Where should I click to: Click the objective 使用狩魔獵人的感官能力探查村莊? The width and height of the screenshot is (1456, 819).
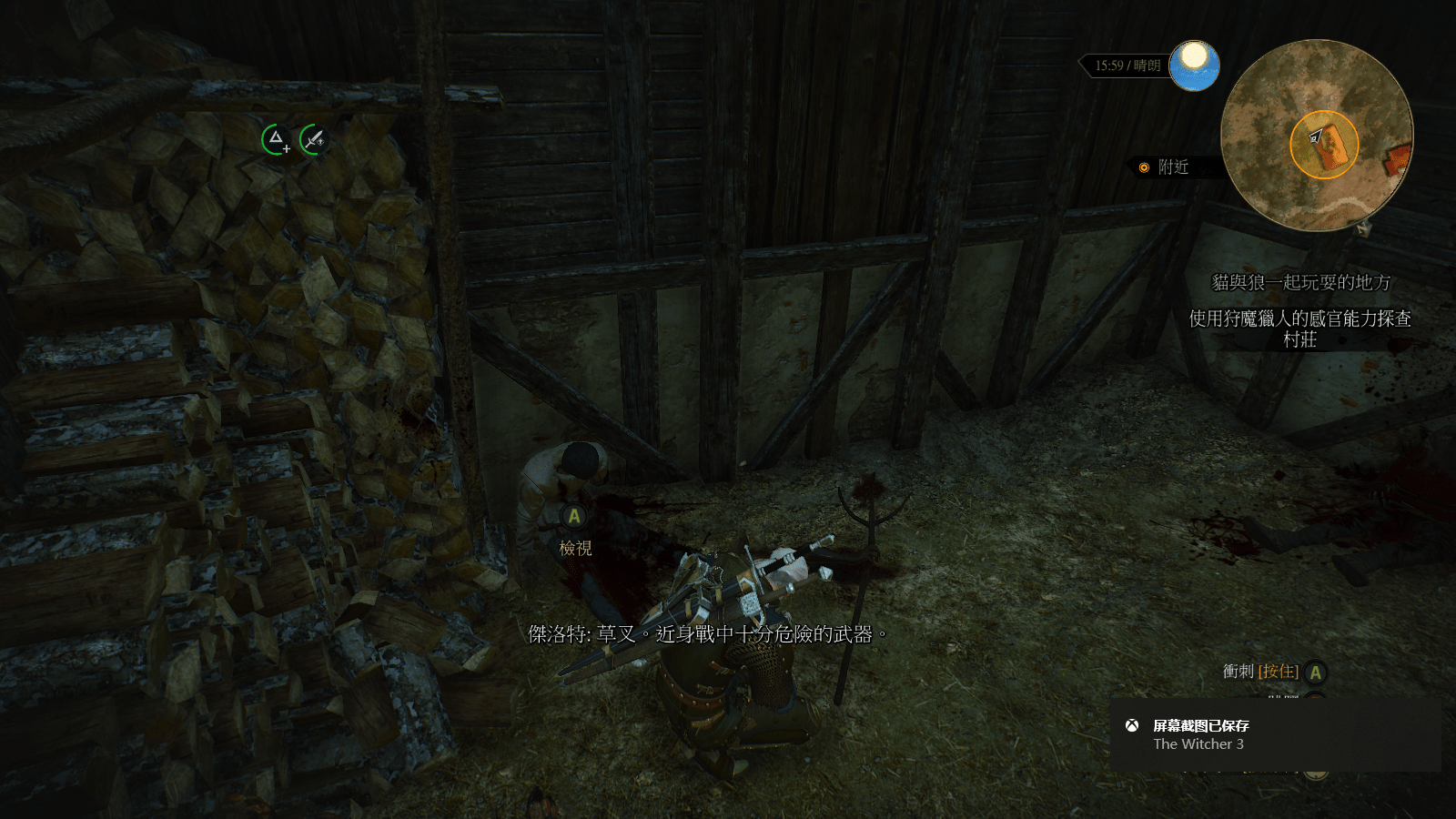(1299, 329)
